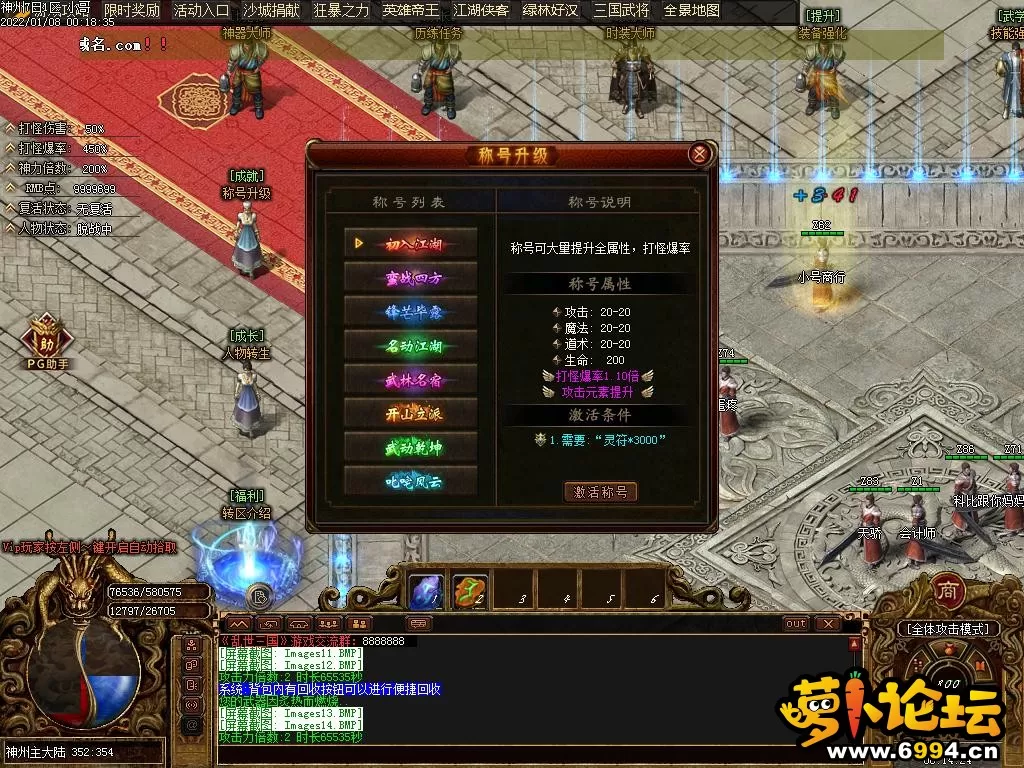The width and height of the screenshot is (1024, 768).
Task: Select the 武林名宿 title entry
Action: (411, 380)
